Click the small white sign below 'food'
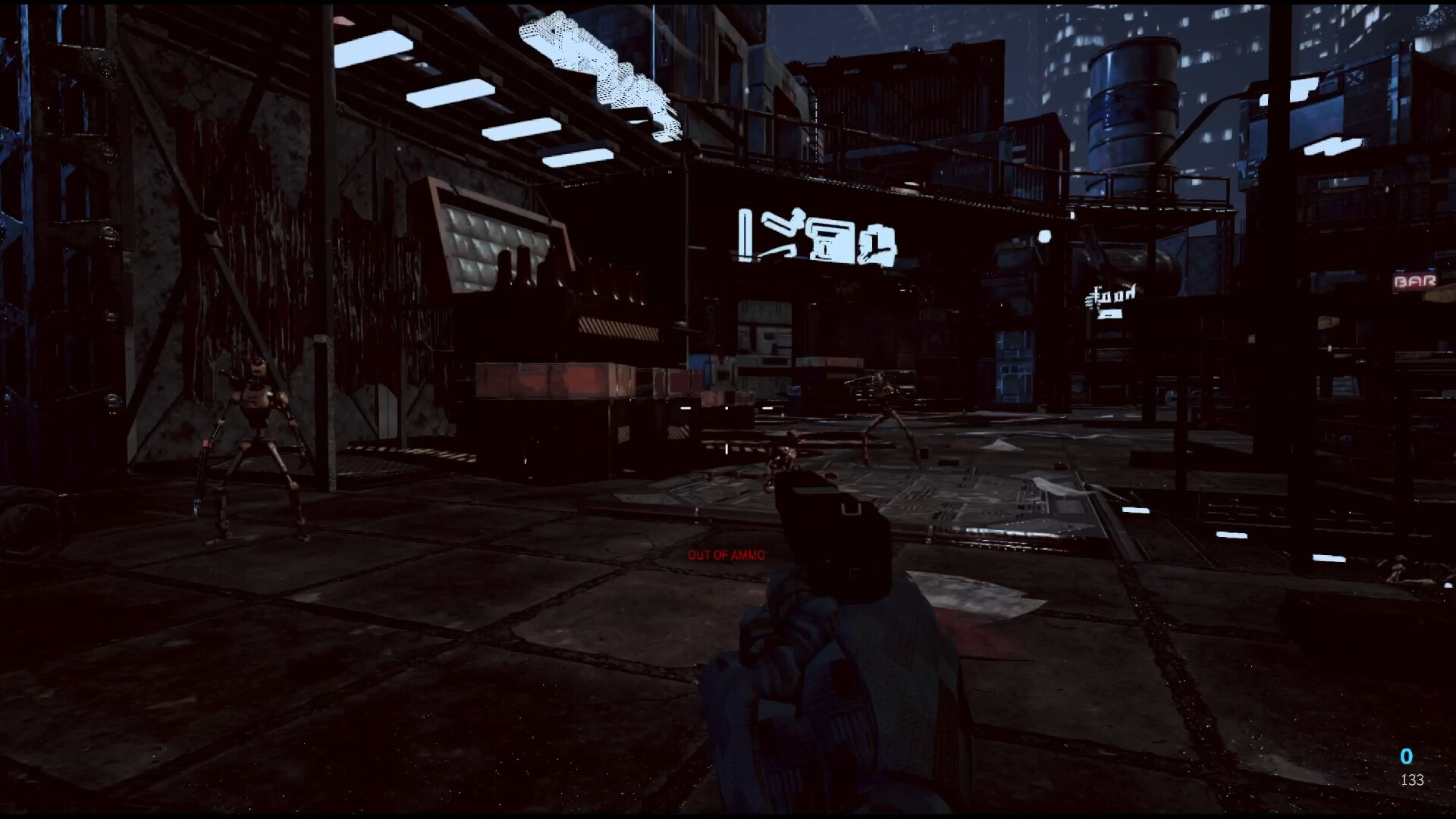 [x=1109, y=314]
